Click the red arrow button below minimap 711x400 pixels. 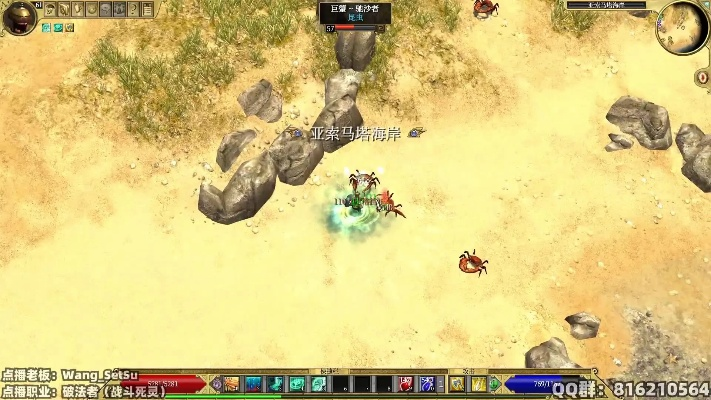point(702,76)
